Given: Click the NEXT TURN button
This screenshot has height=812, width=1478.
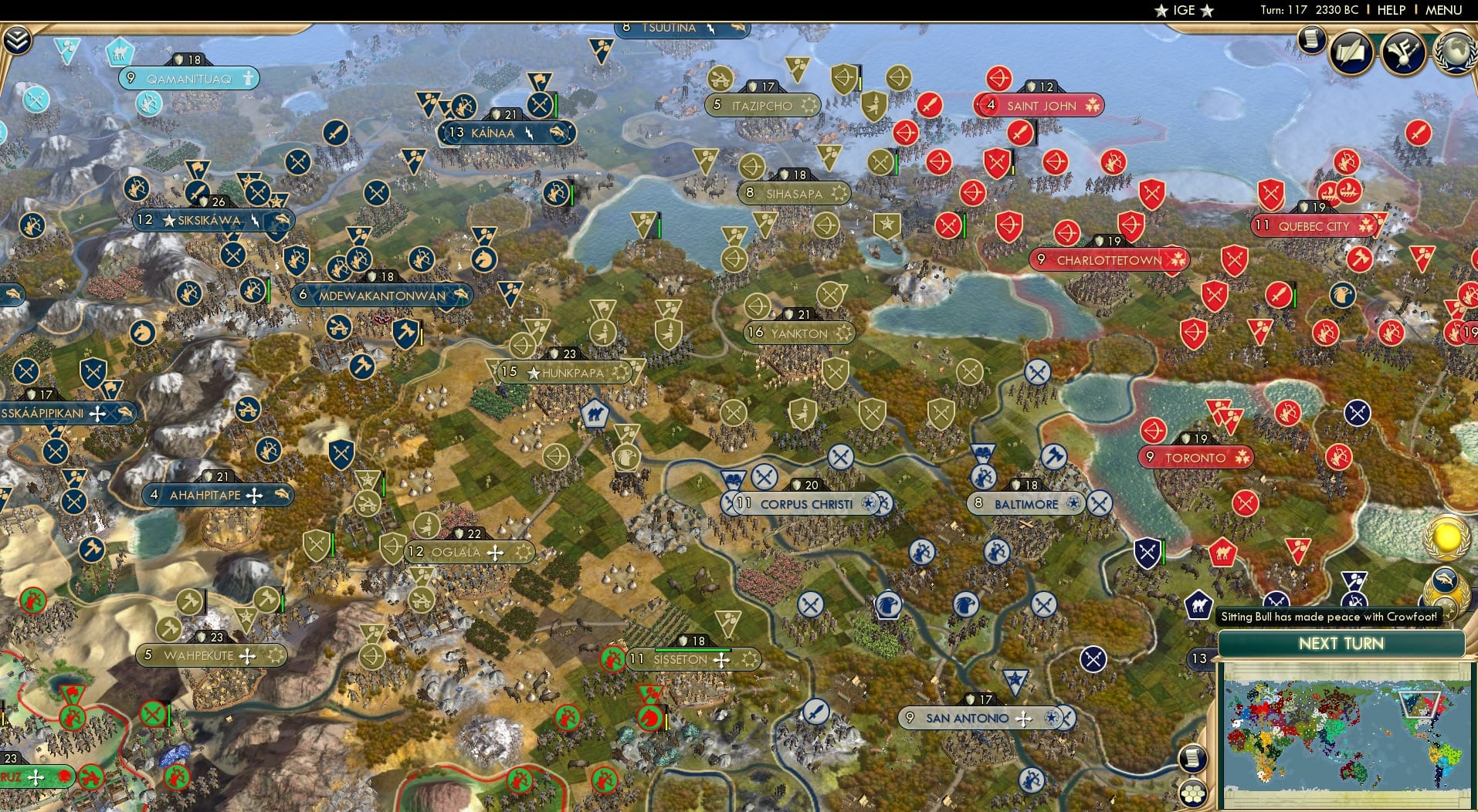Looking at the screenshot, I should coord(1344,644).
